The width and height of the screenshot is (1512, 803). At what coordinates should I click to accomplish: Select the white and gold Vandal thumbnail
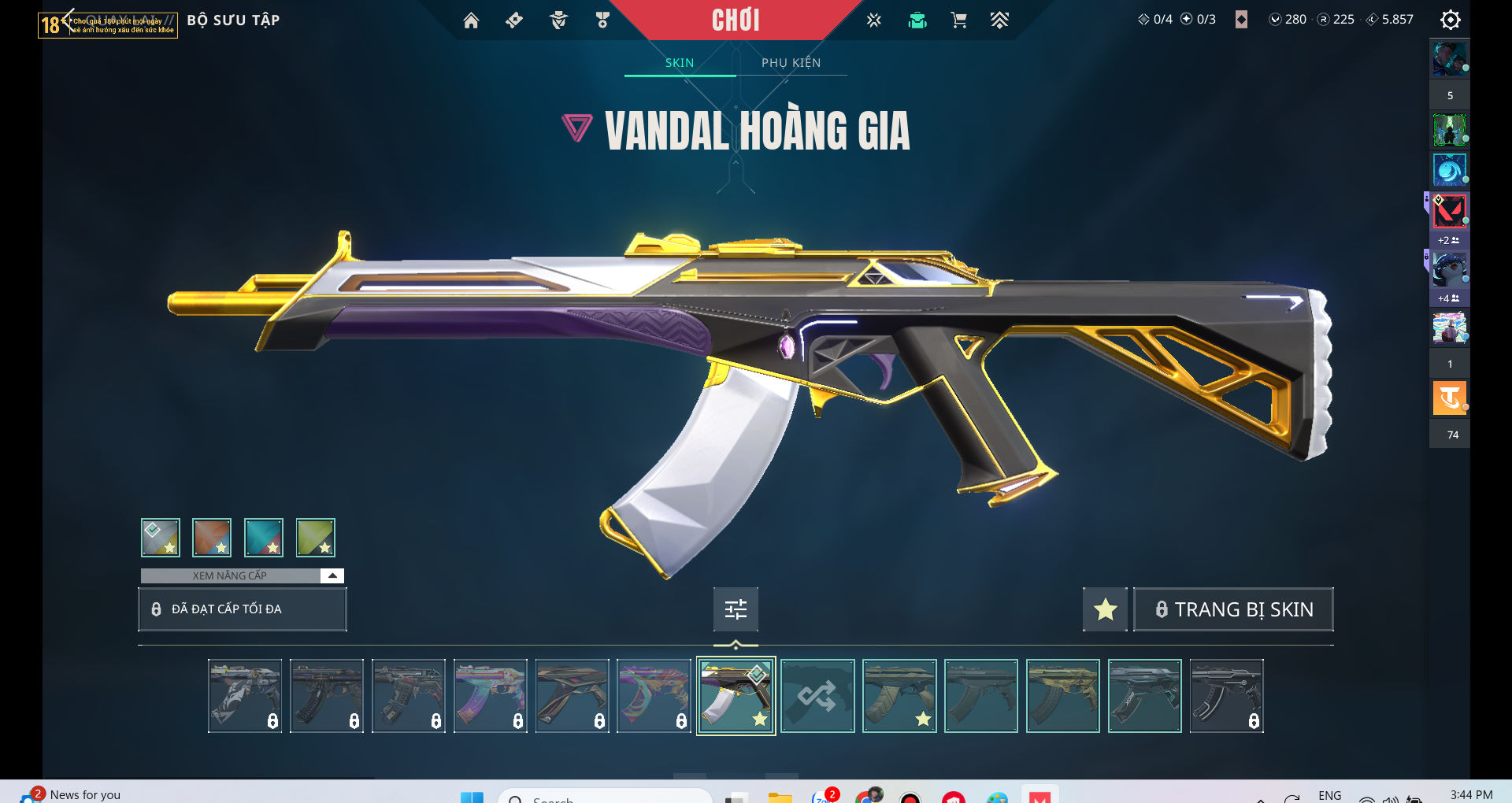click(736, 696)
